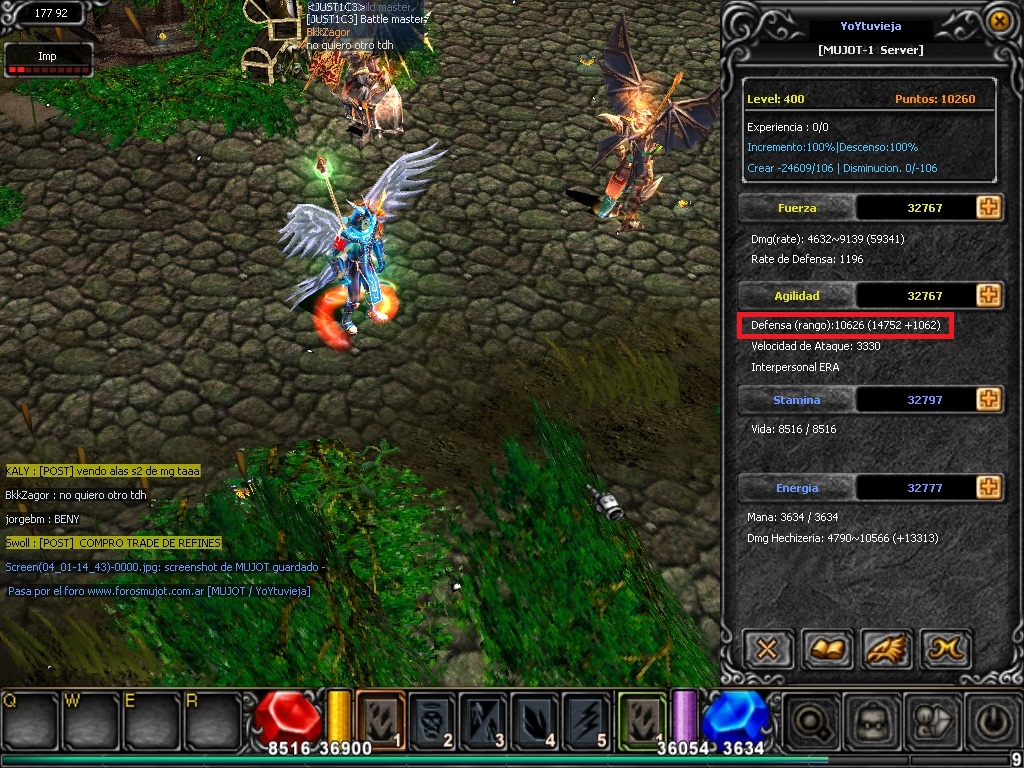Close the character stats panel
The height and width of the screenshot is (768, 1024).
[x=998, y=20]
